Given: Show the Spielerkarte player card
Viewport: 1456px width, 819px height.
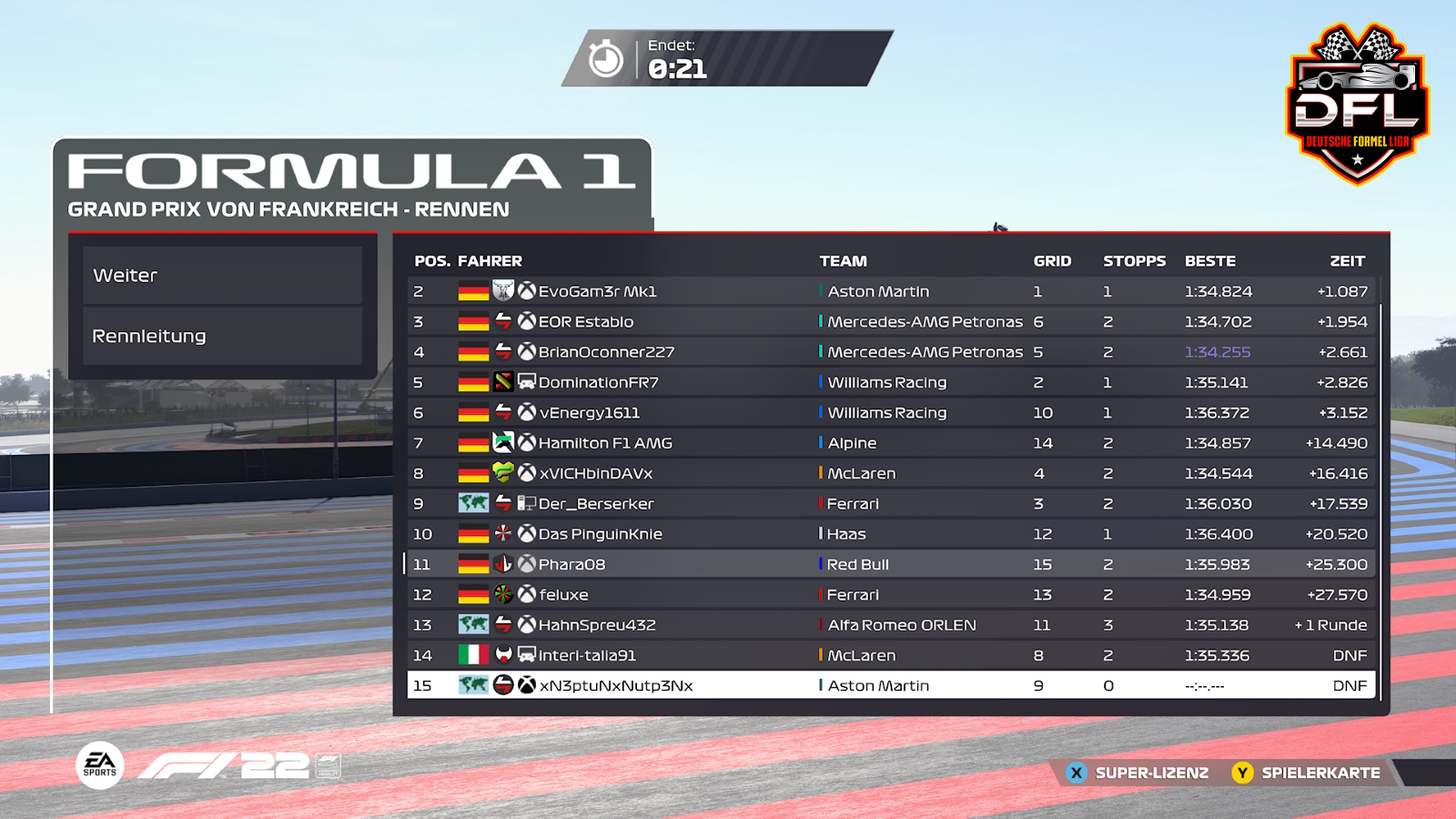Looking at the screenshot, I should (1307, 773).
